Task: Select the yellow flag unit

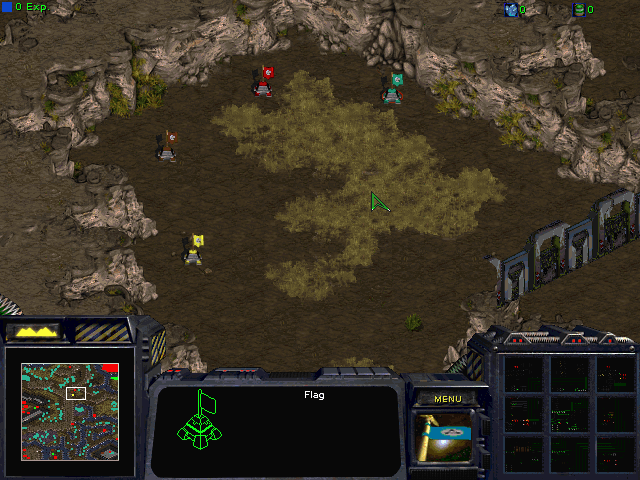Action: coord(195,249)
